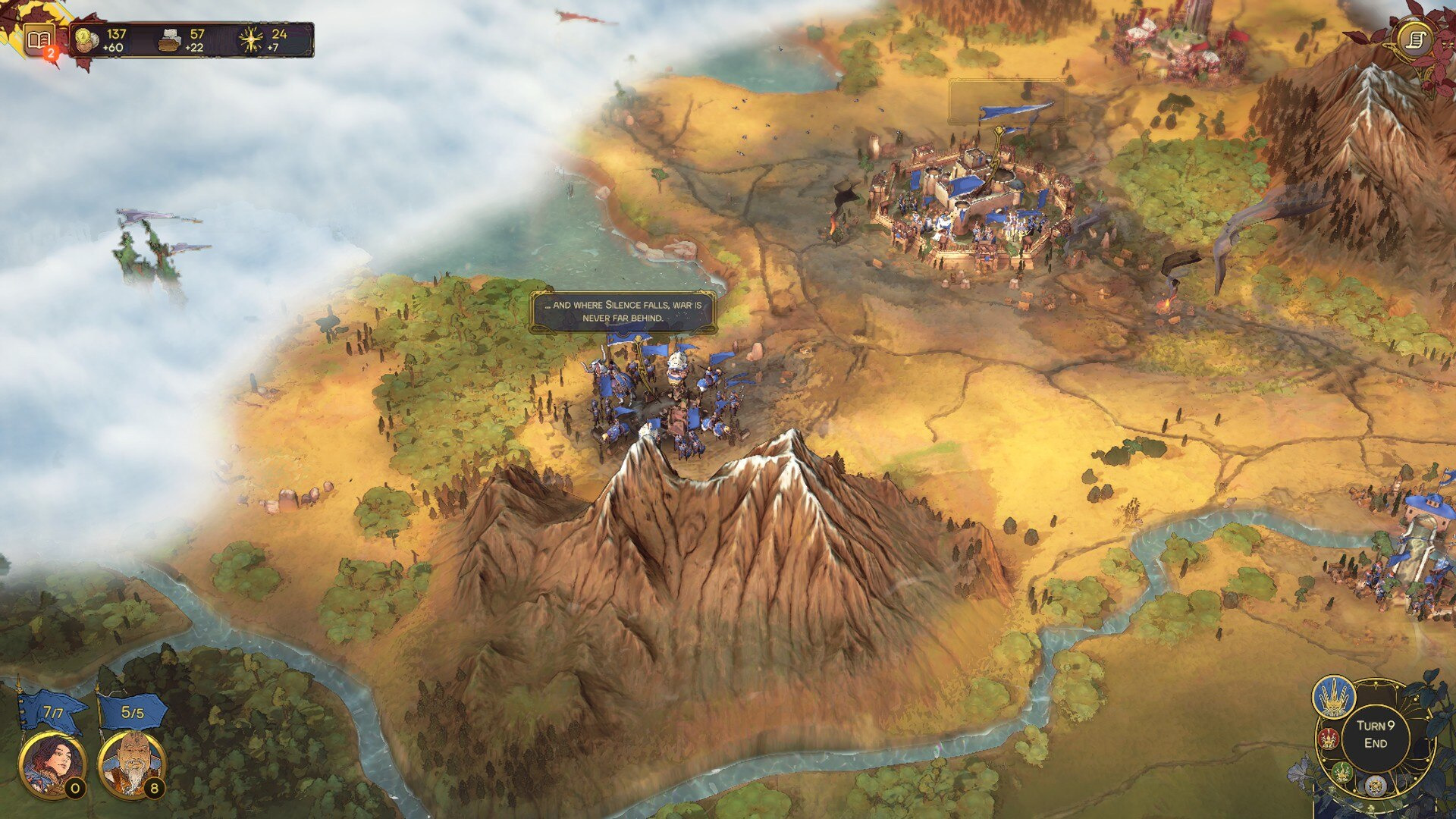End the current turn
This screenshot has height=819, width=1456.
[1375, 735]
